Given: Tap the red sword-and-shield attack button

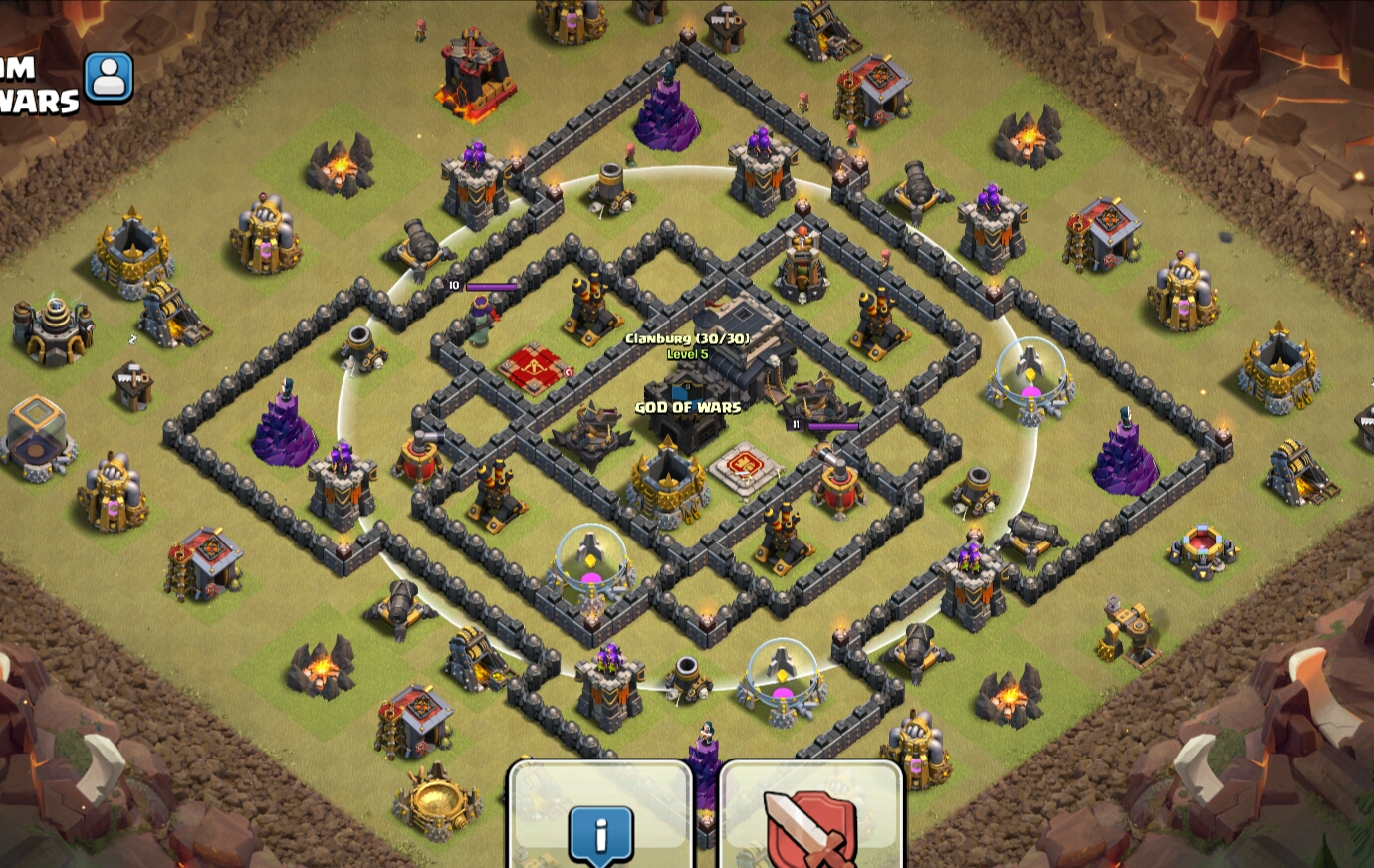Looking at the screenshot, I should click(810, 828).
